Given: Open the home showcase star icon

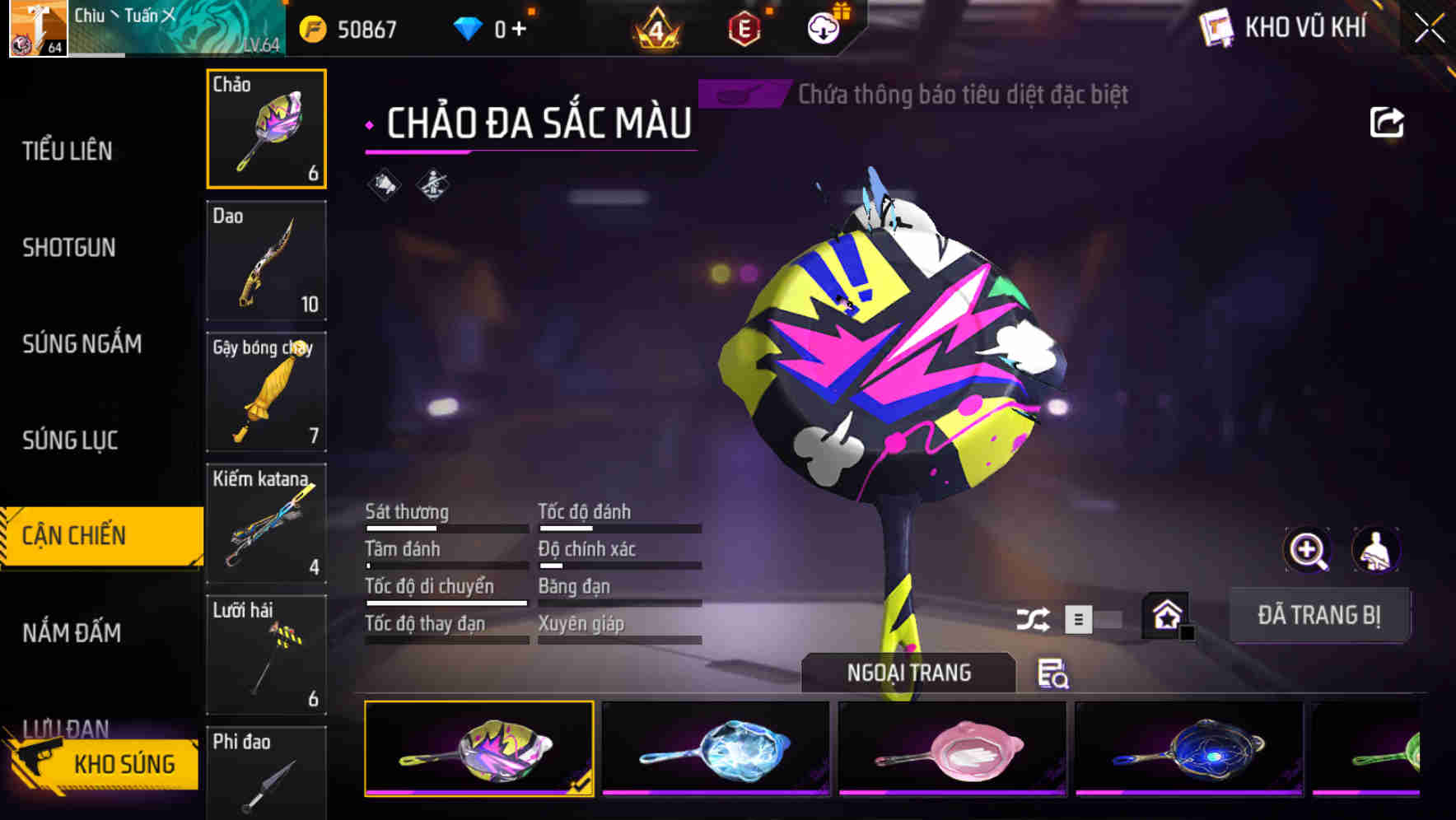Looking at the screenshot, I should click(1166, 614).
